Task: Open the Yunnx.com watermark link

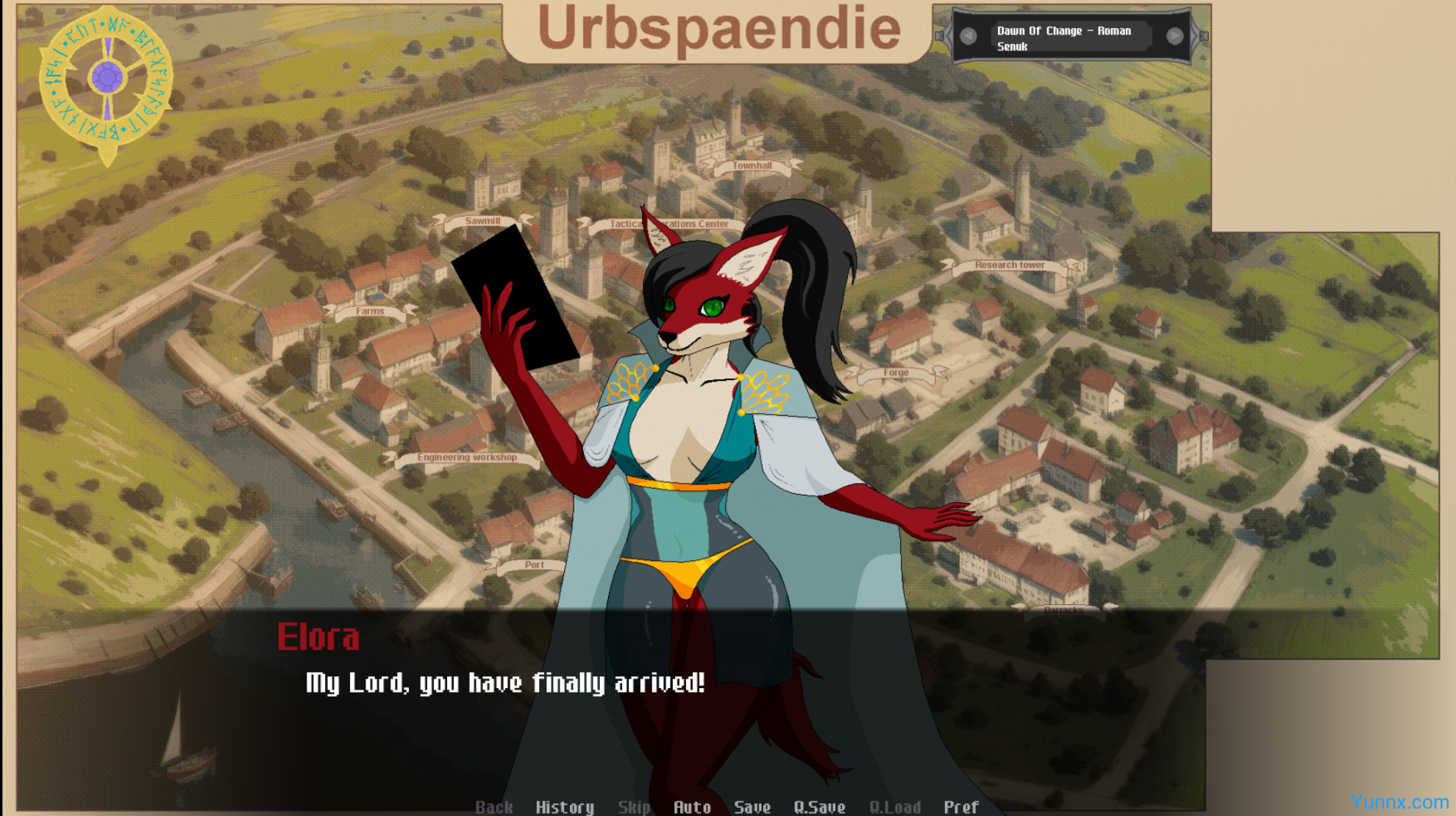Action: tap(1399, 802)
